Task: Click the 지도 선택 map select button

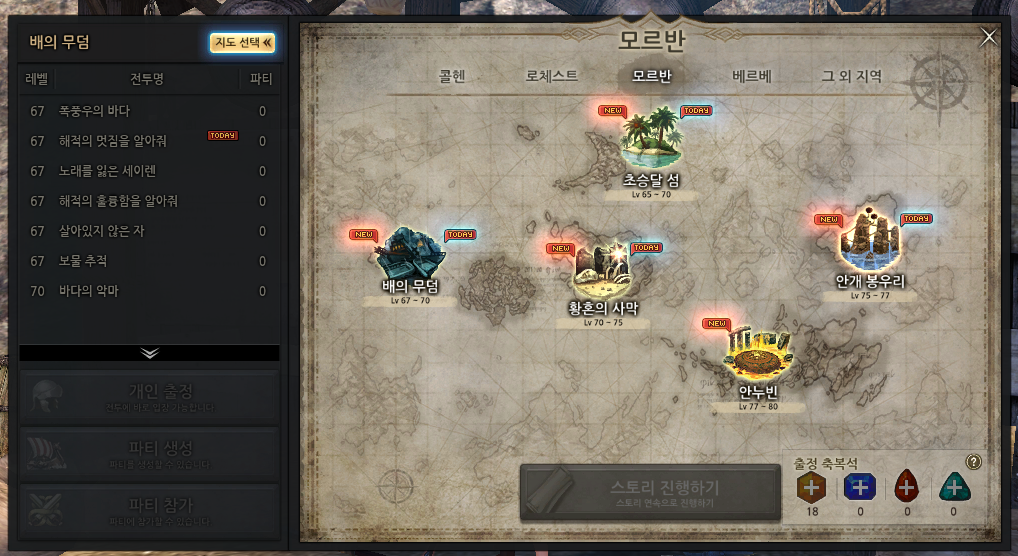Action: click(242, 42)
